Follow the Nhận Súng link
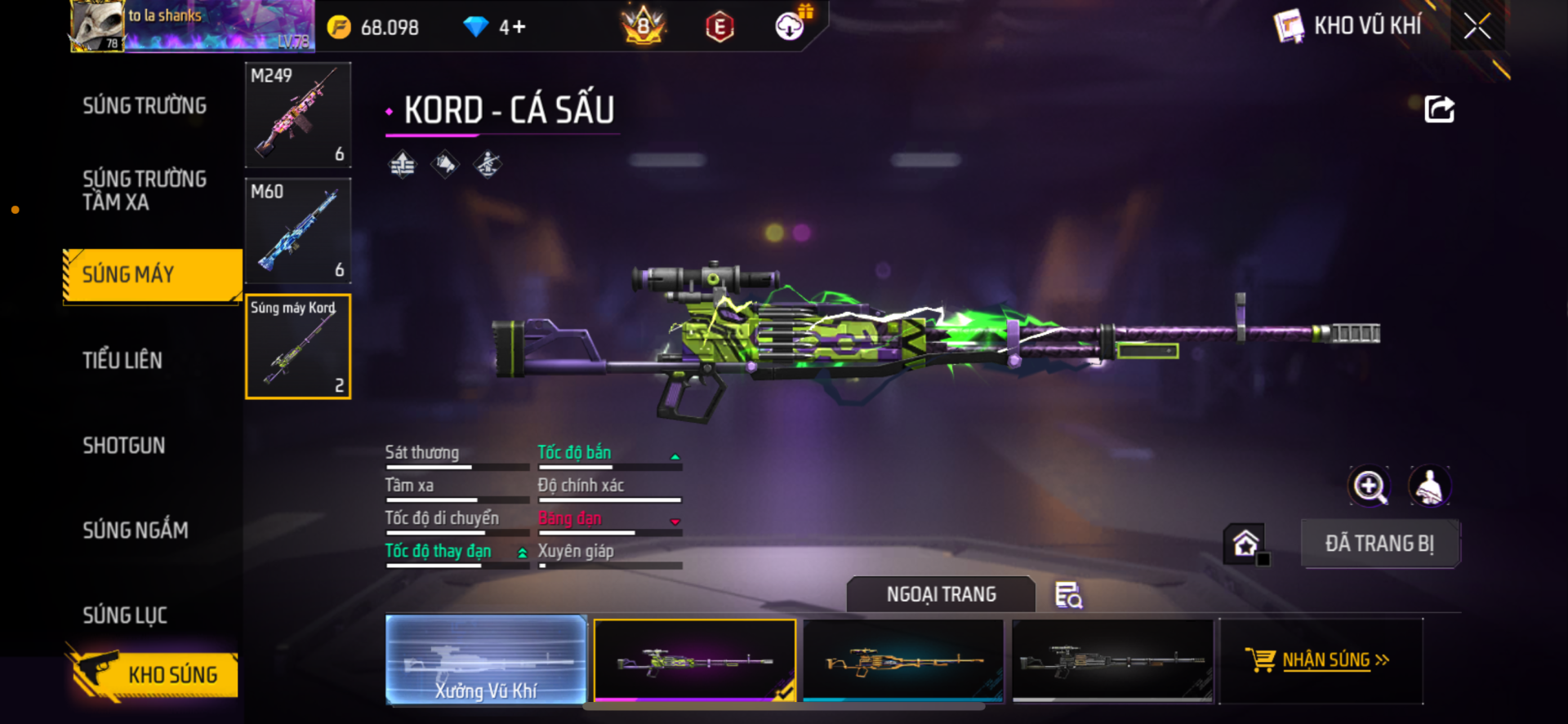 click(x=1325, y=660)
